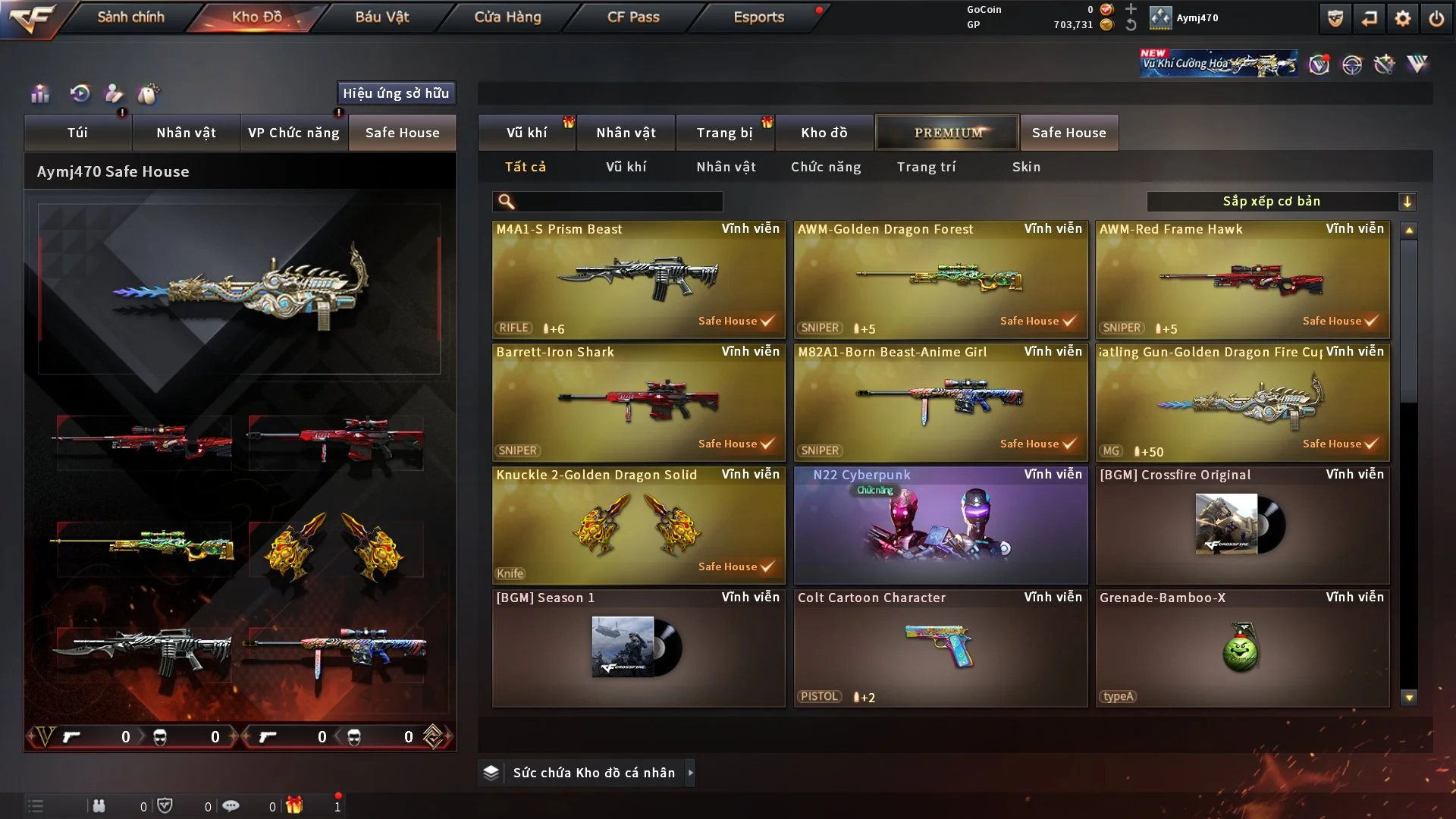Filter items by Chức năng category
1456x819 pixels.
point(826,167)
